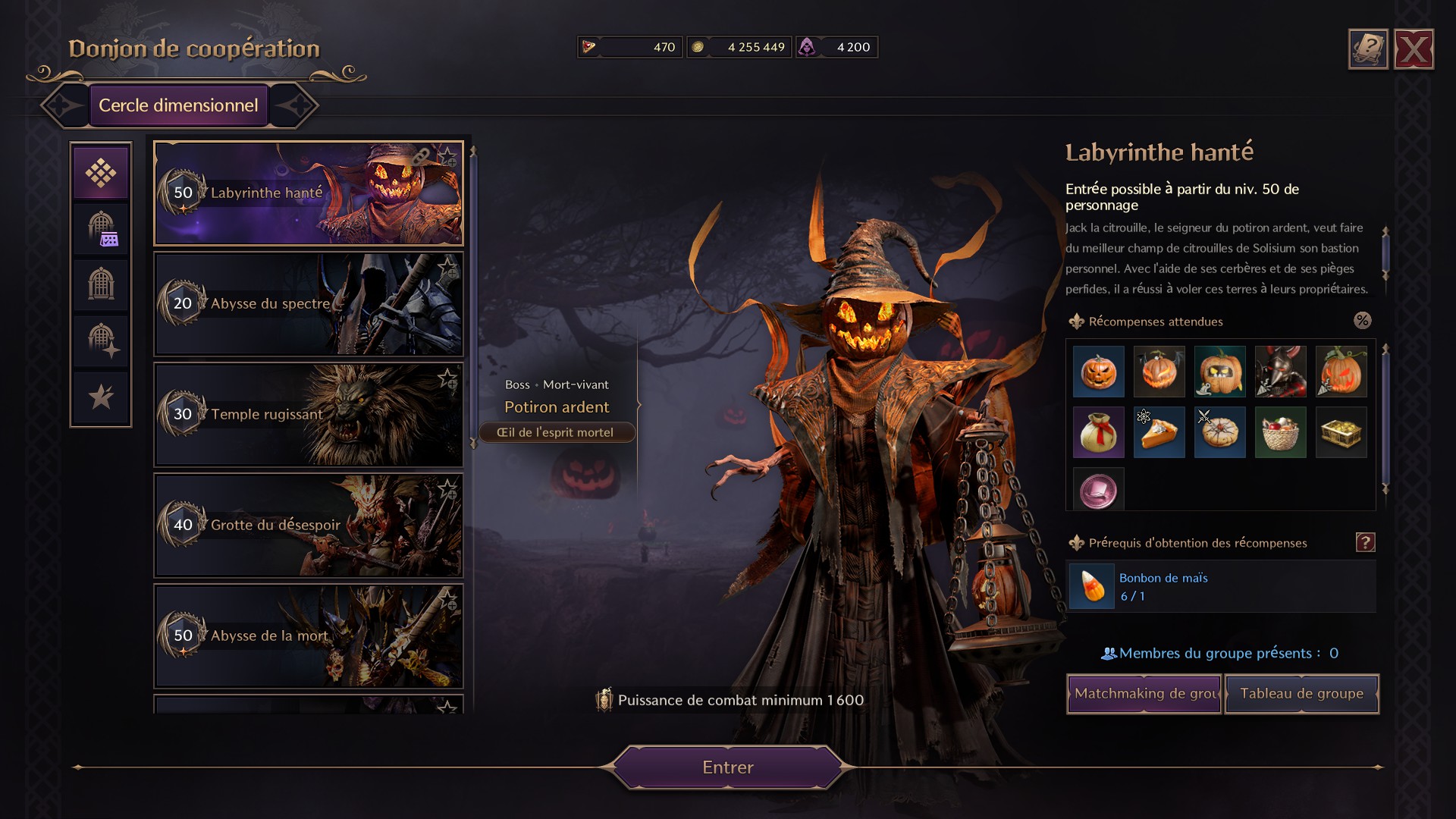1456x819 pixels.
Task: Toggle the star favorite on Labyrinthe hanté
Action: pos(447,157)
